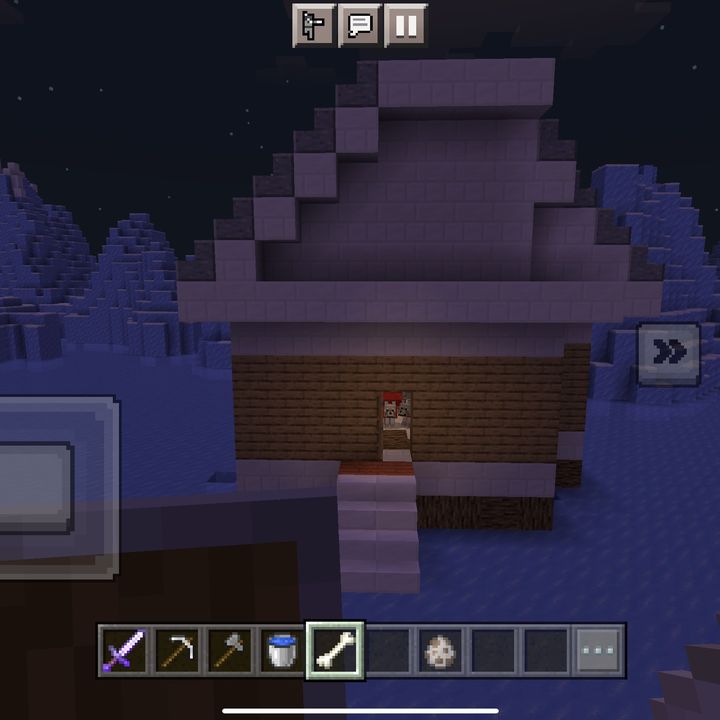
Task: Open the emote menu button
Action: 312,26
